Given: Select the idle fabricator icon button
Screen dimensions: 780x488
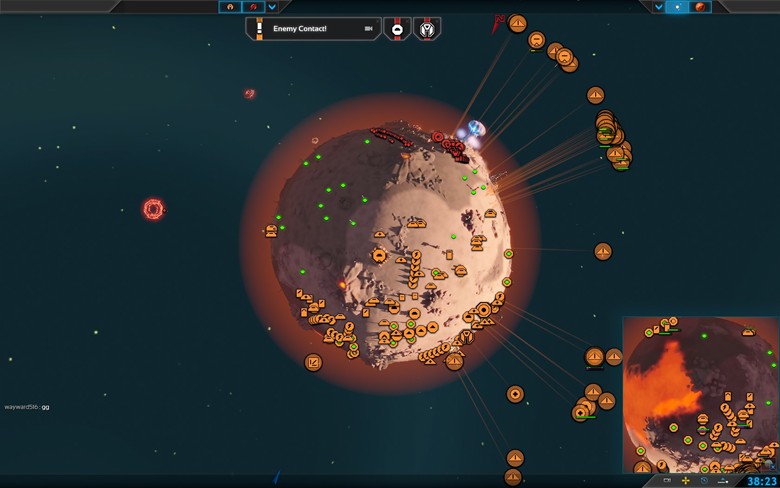Looking at the screenshot, I should [397, 29].
